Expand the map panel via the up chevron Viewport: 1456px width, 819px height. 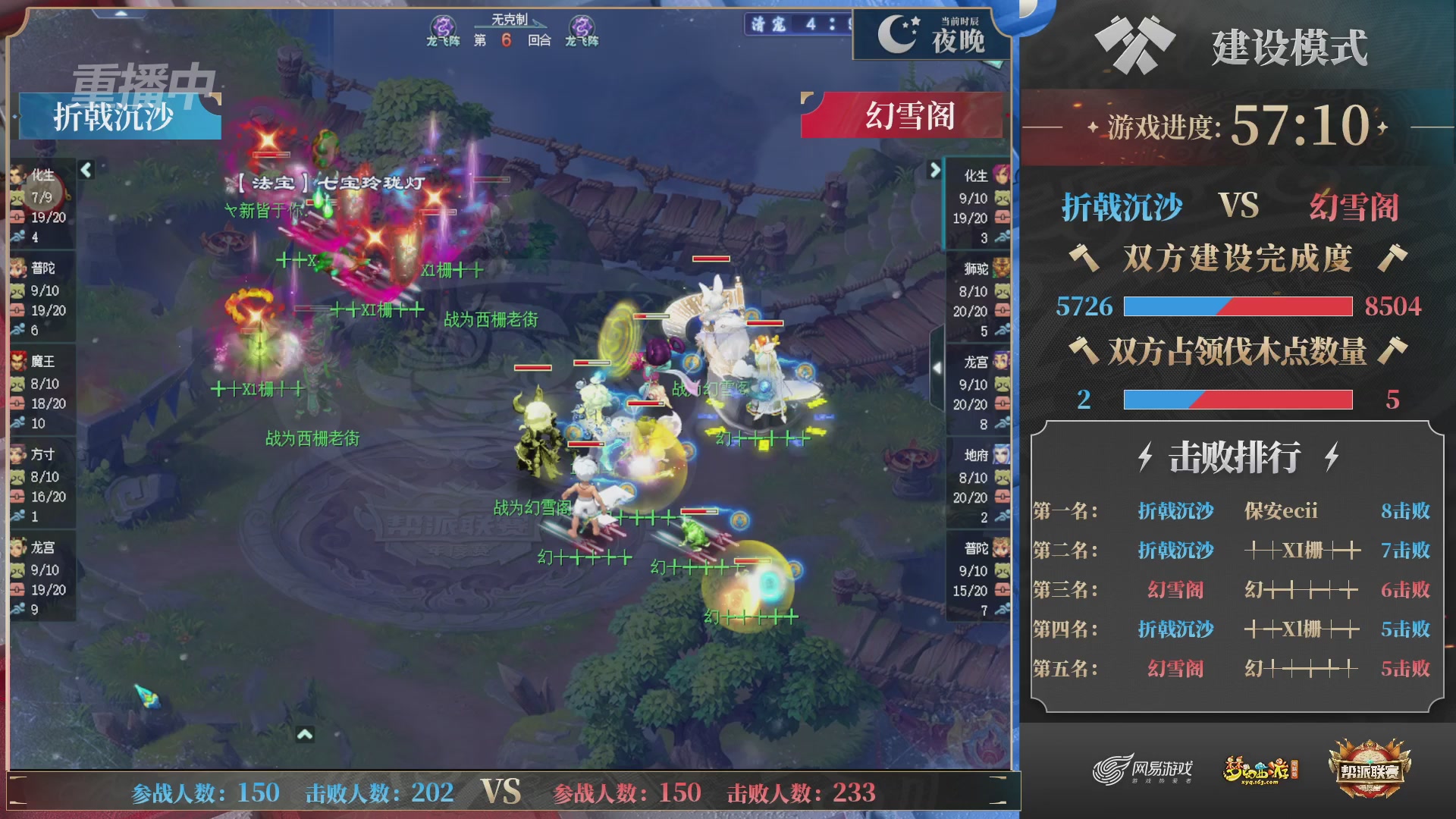click(306, 733)
